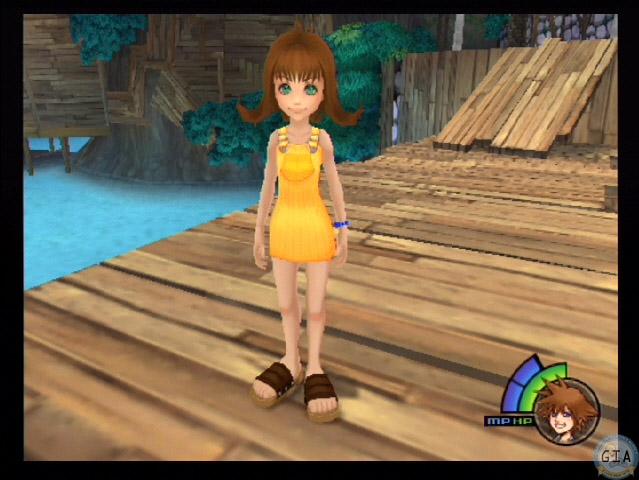The image size is (639, 480).
Task: Click the GIA watermark logo
Action: point(615,457)
